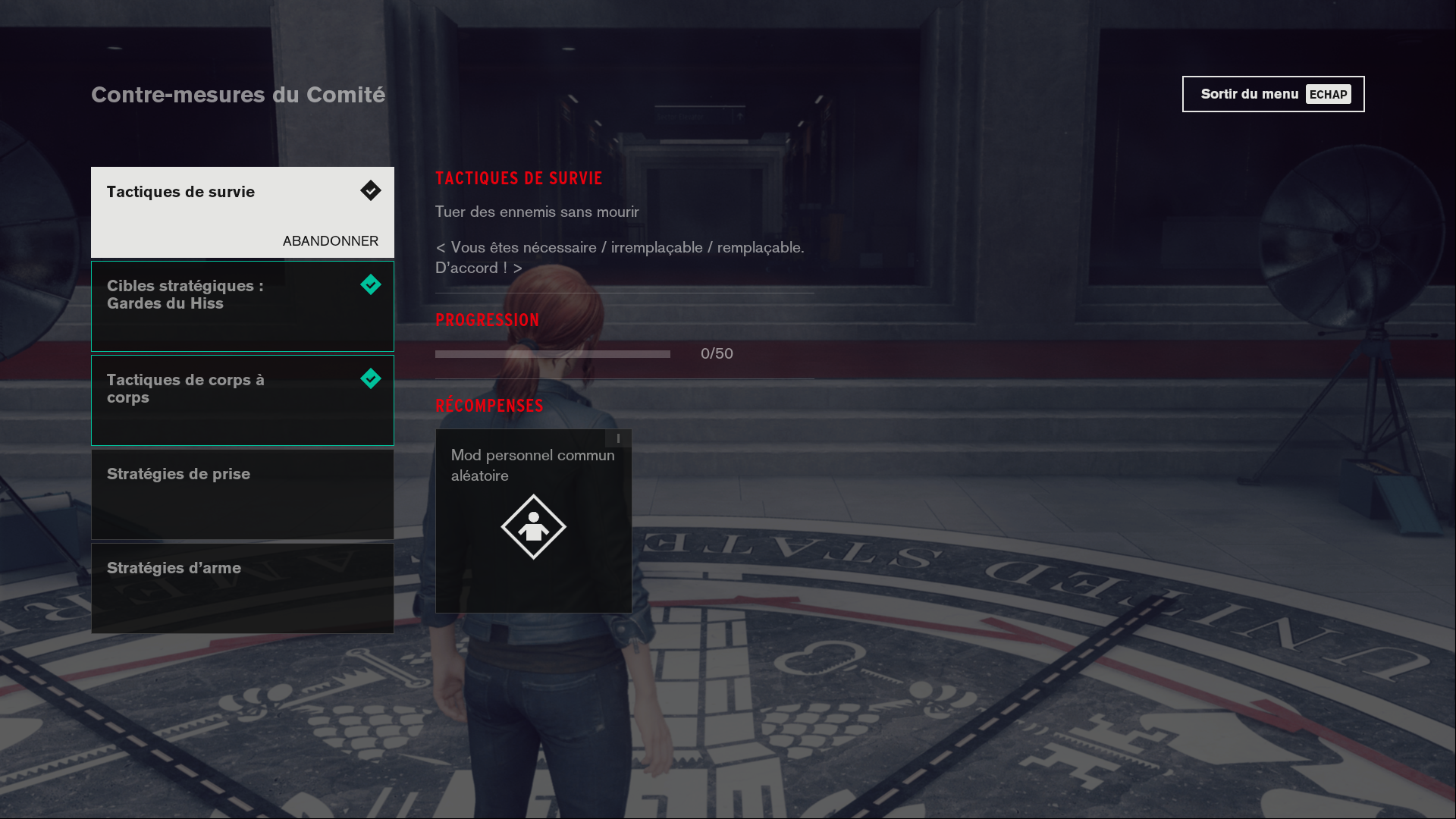This screenshot has width=1456, height=819.
Task: Select the Cibles stratégiques : Gardes du Hiss mission
Action: (x=243, y=306)
